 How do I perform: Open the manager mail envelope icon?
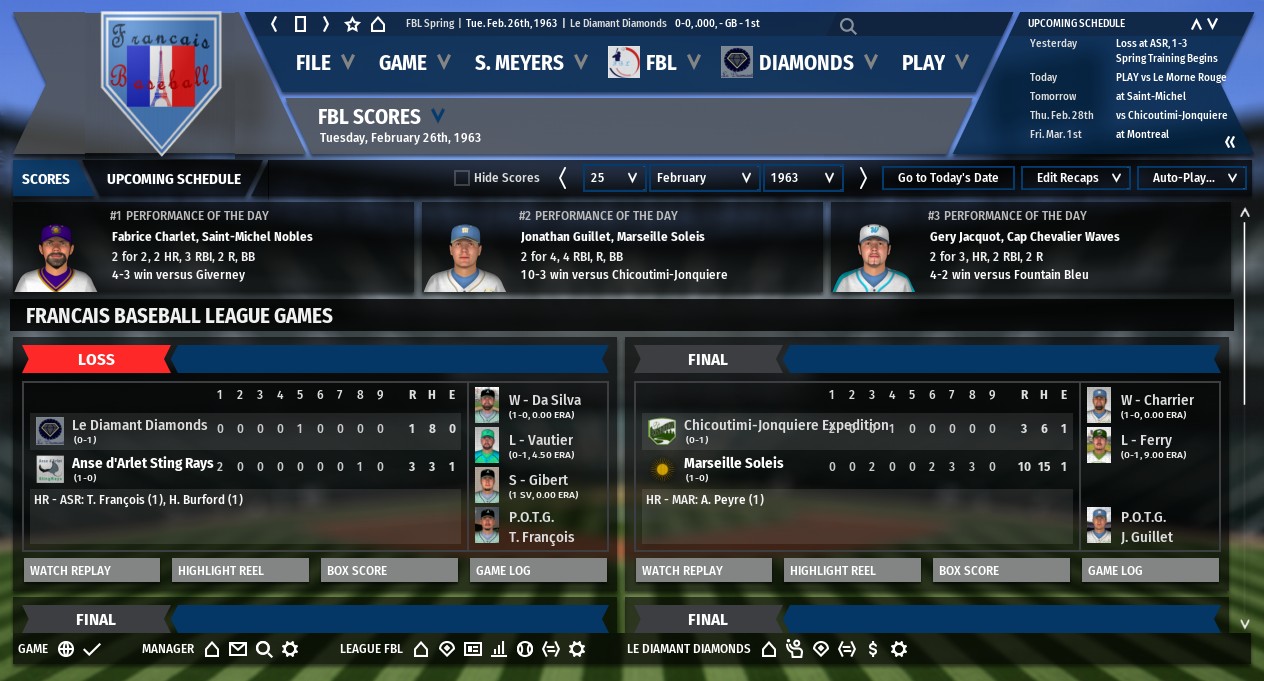237,649
